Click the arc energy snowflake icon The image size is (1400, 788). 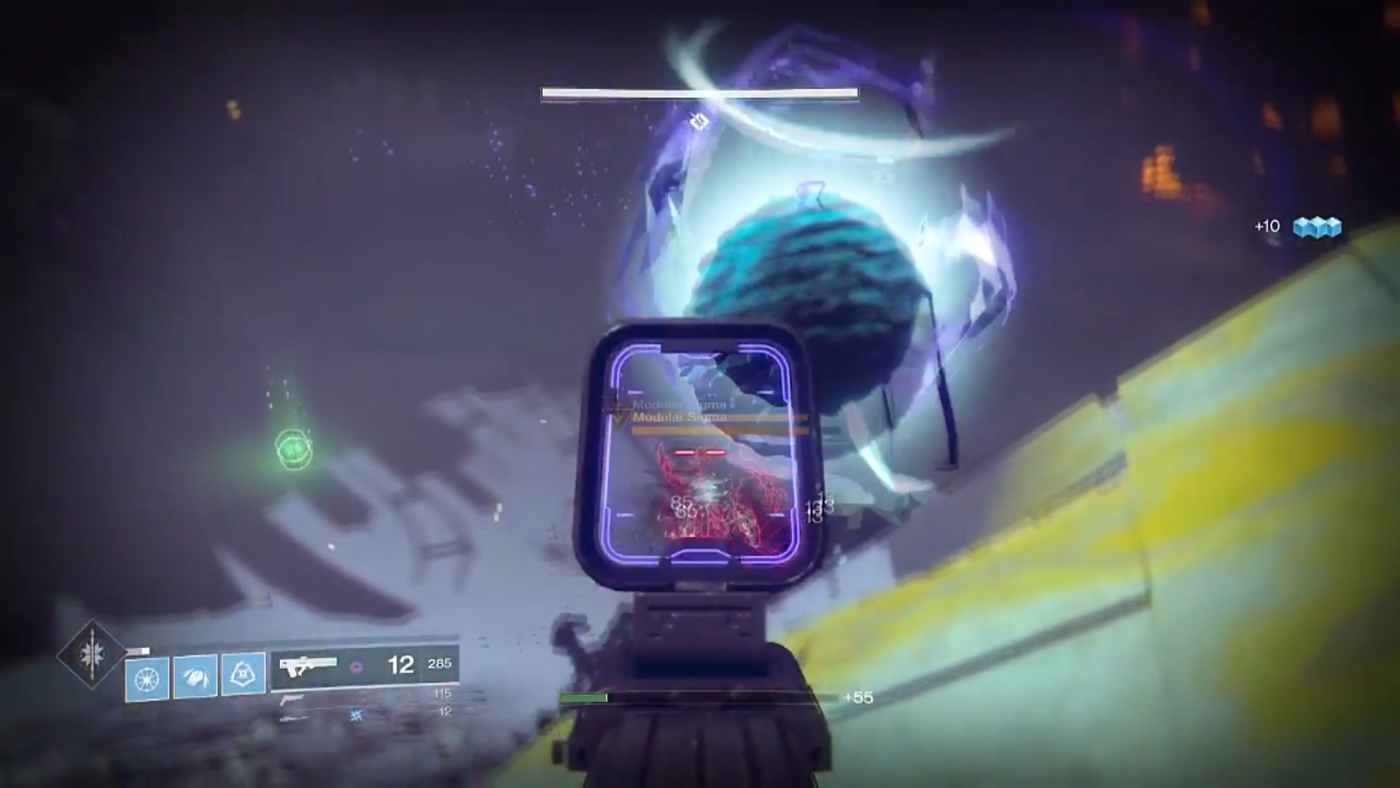point(357,713)
